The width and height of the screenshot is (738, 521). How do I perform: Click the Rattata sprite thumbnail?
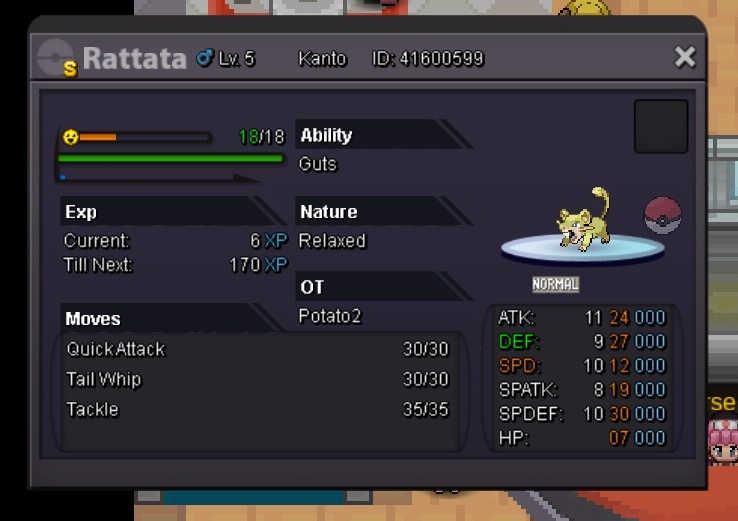(585, 219)
